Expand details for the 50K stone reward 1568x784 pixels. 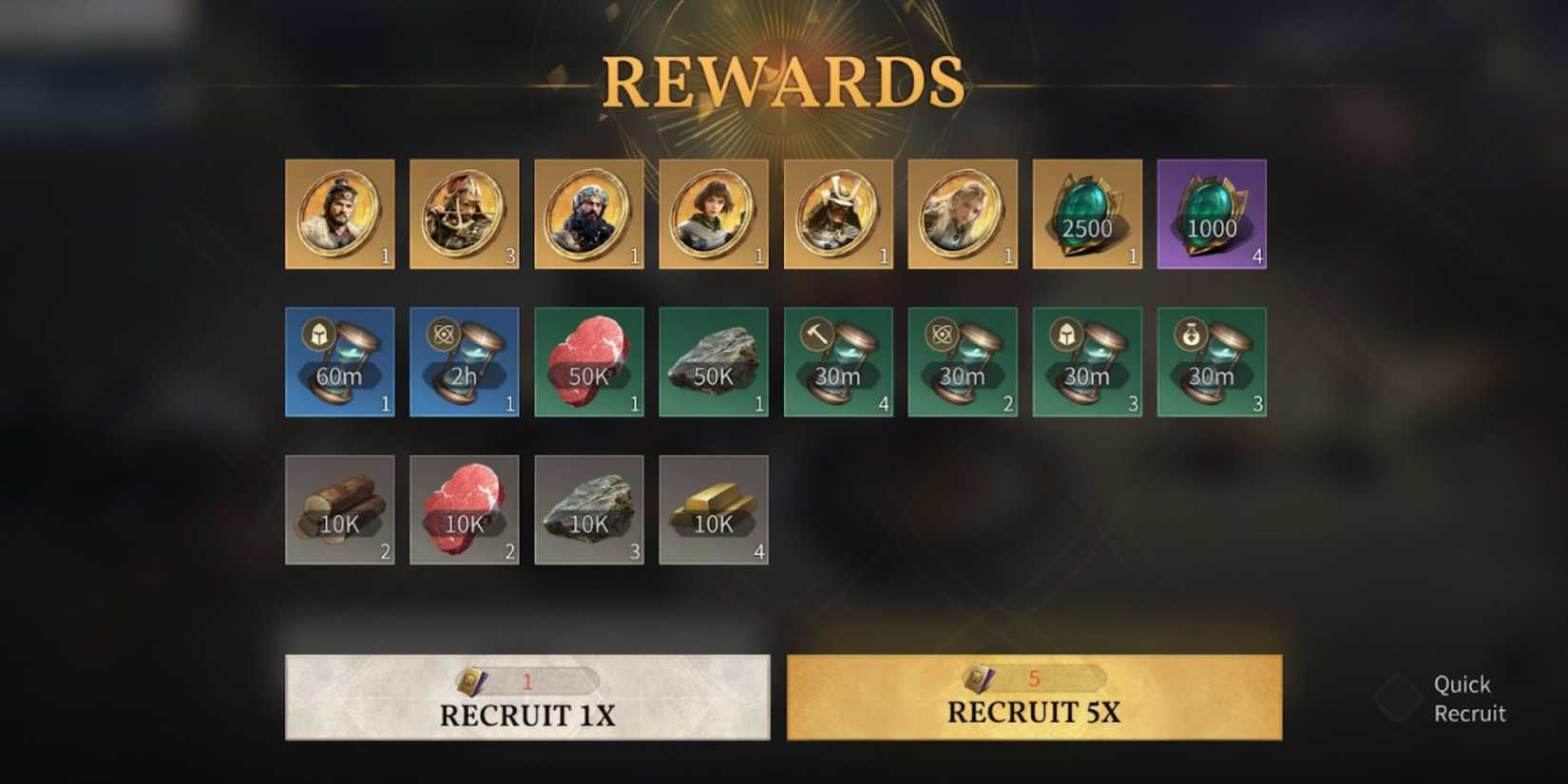click(x=714, y=363)
